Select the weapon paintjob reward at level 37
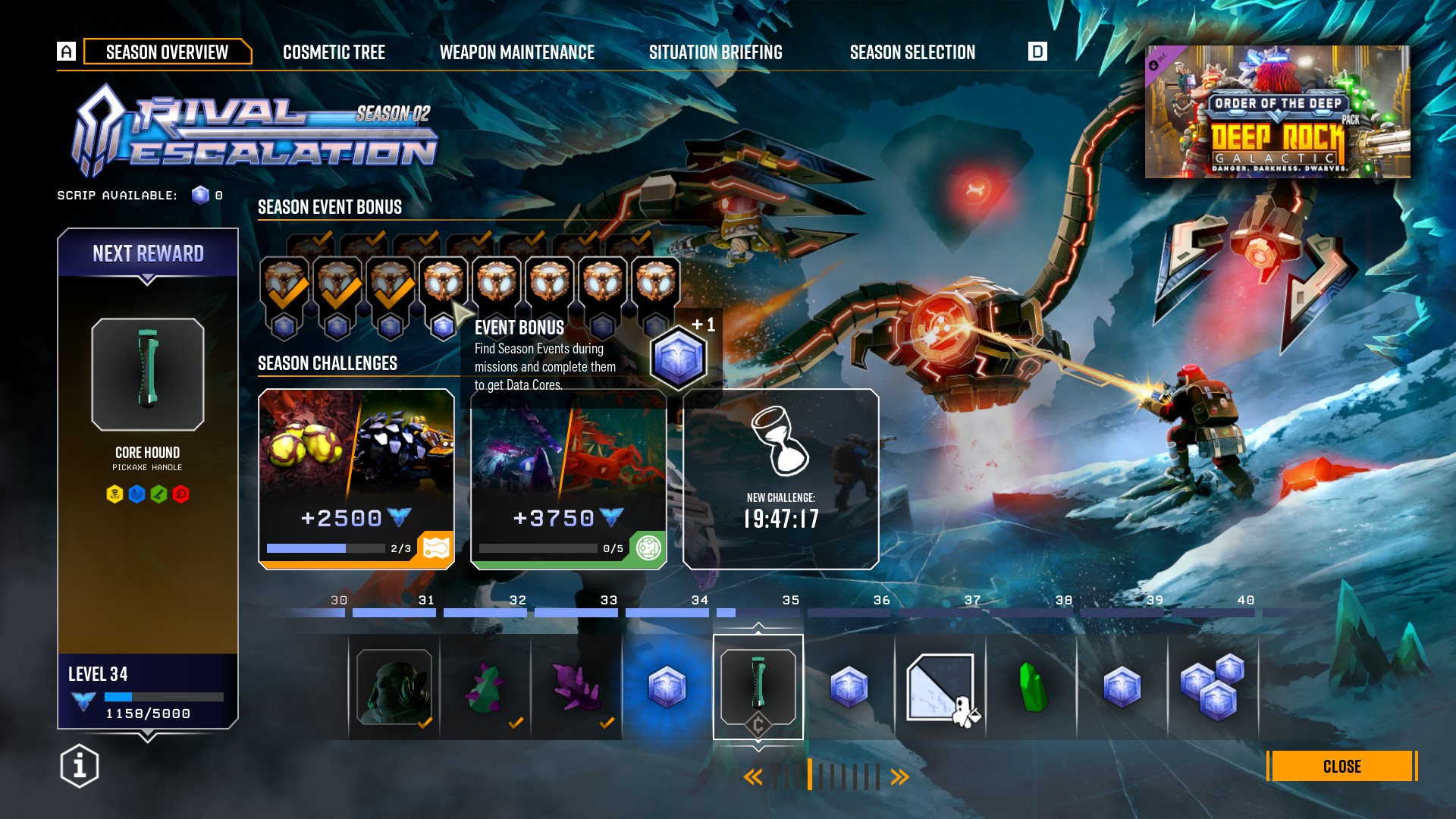Image resolution: width=1456 pixels, height=819 pixels. click(940, 687)
